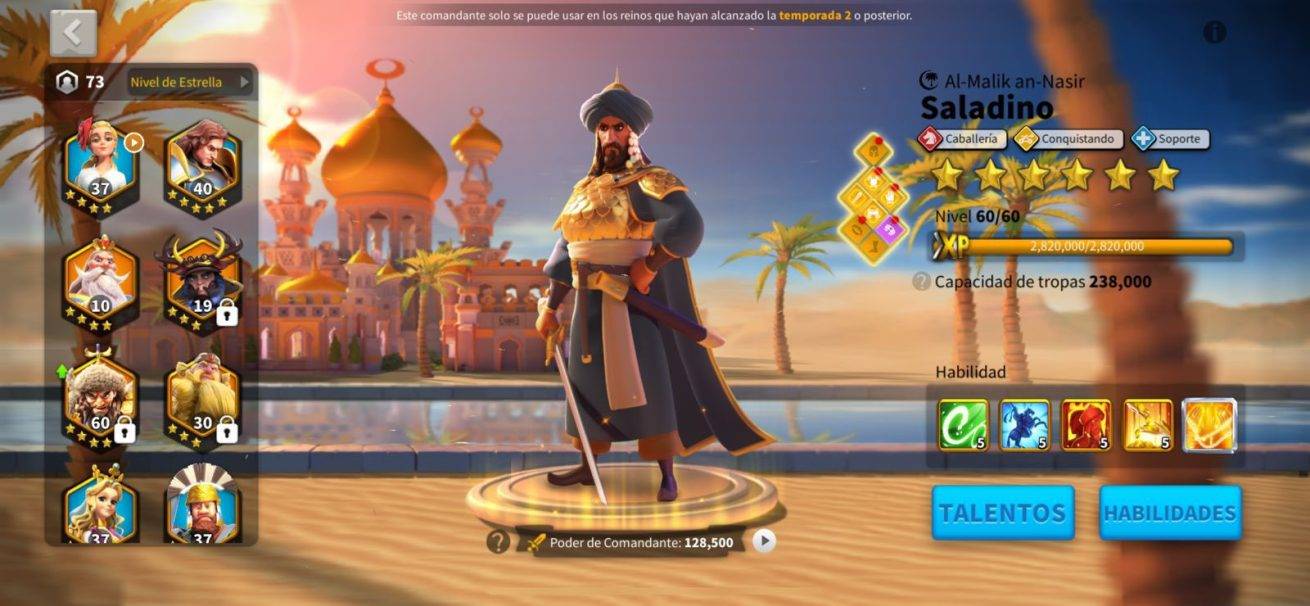1310x606 pixels.
Task: Open the TALENTOS screen
Action: (1003, 513)
